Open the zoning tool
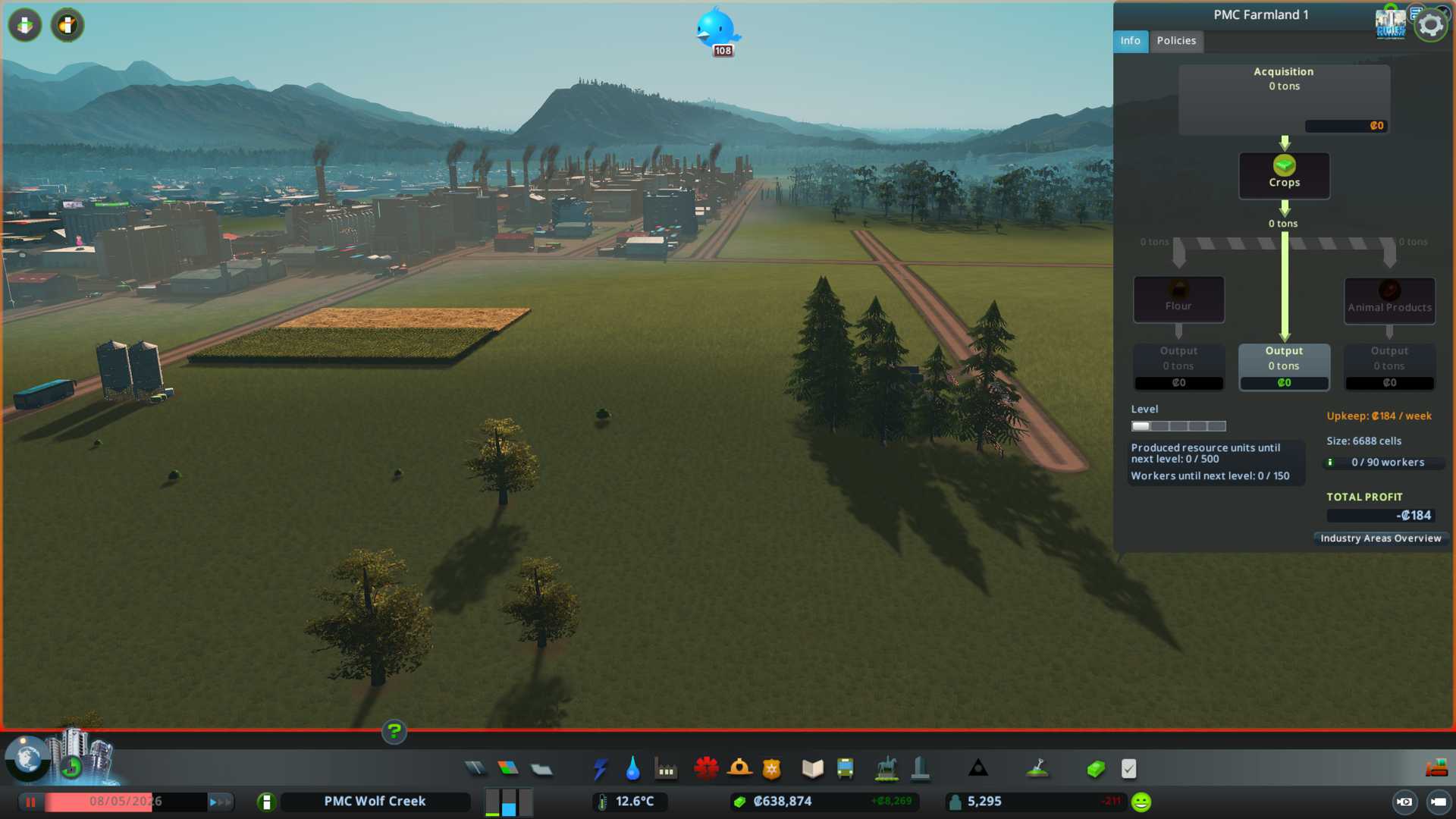 pos(508,769)
